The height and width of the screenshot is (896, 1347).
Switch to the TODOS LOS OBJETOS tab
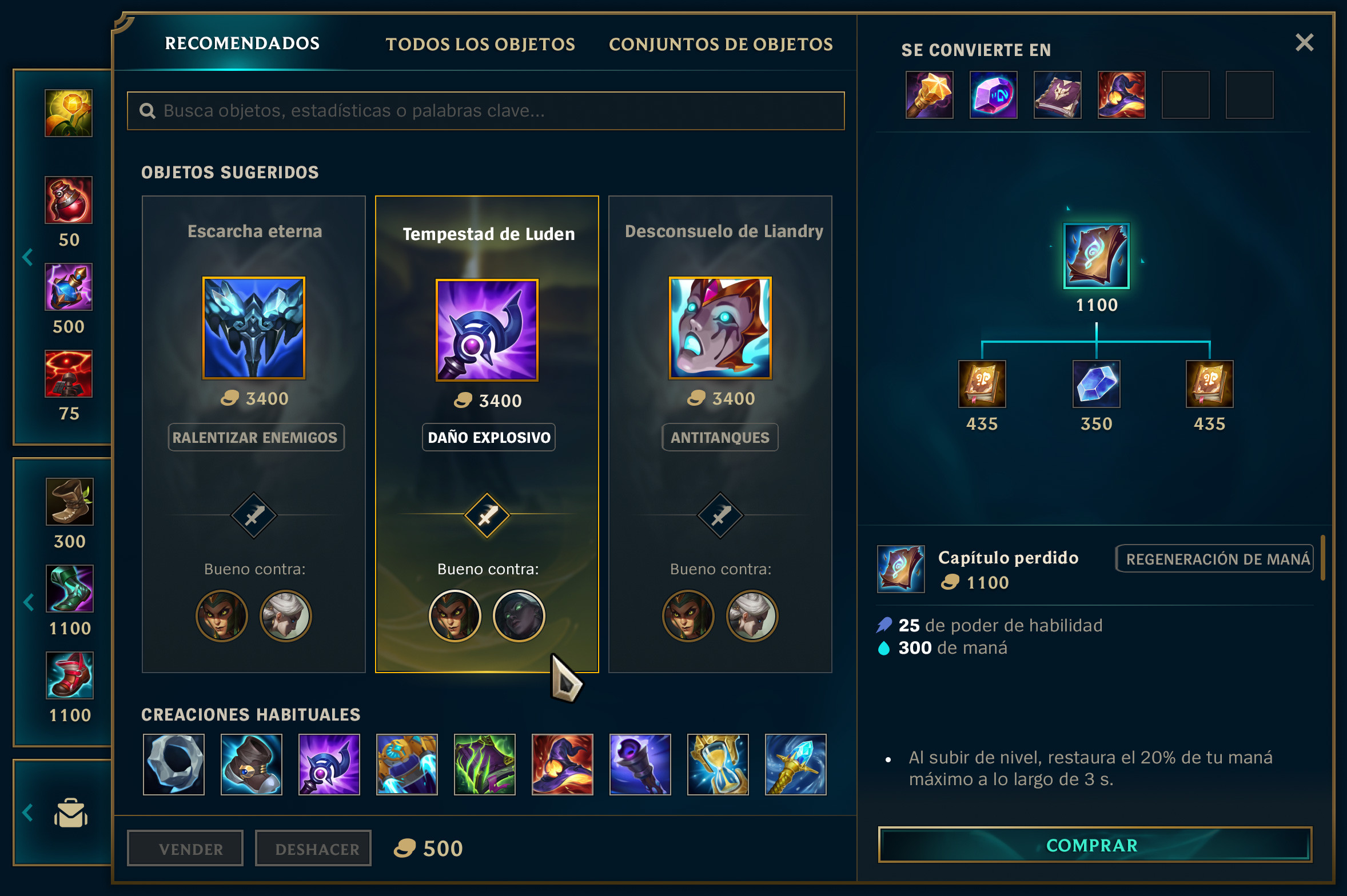[480, 45]
